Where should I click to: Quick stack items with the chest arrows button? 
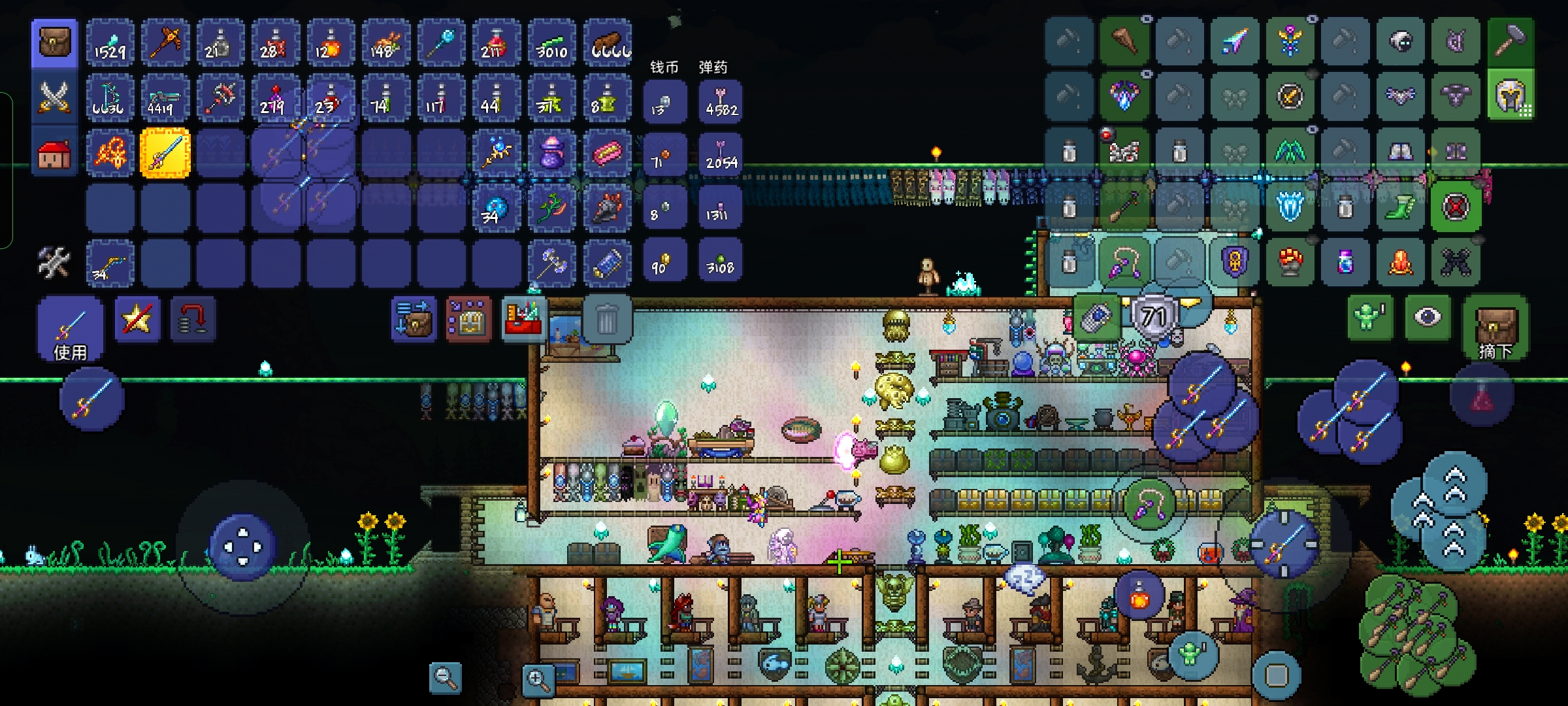(x=414, y=320)
